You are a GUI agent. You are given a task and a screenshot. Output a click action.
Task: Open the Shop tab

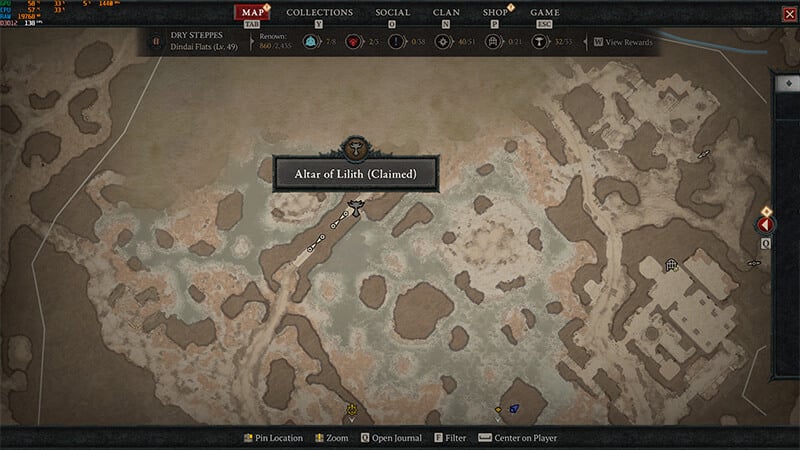(x=495, y=13)
